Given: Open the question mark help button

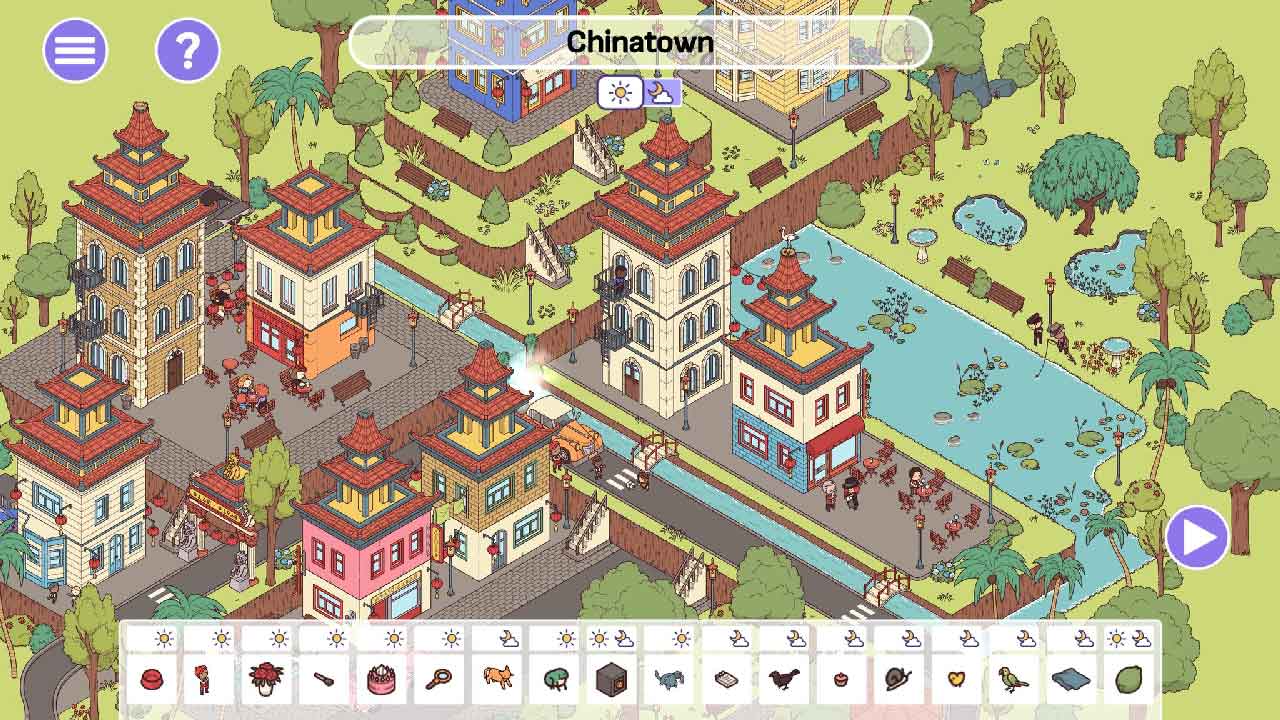Looking at the screenshot, I should pyautogui.click(x=187, y=50).
